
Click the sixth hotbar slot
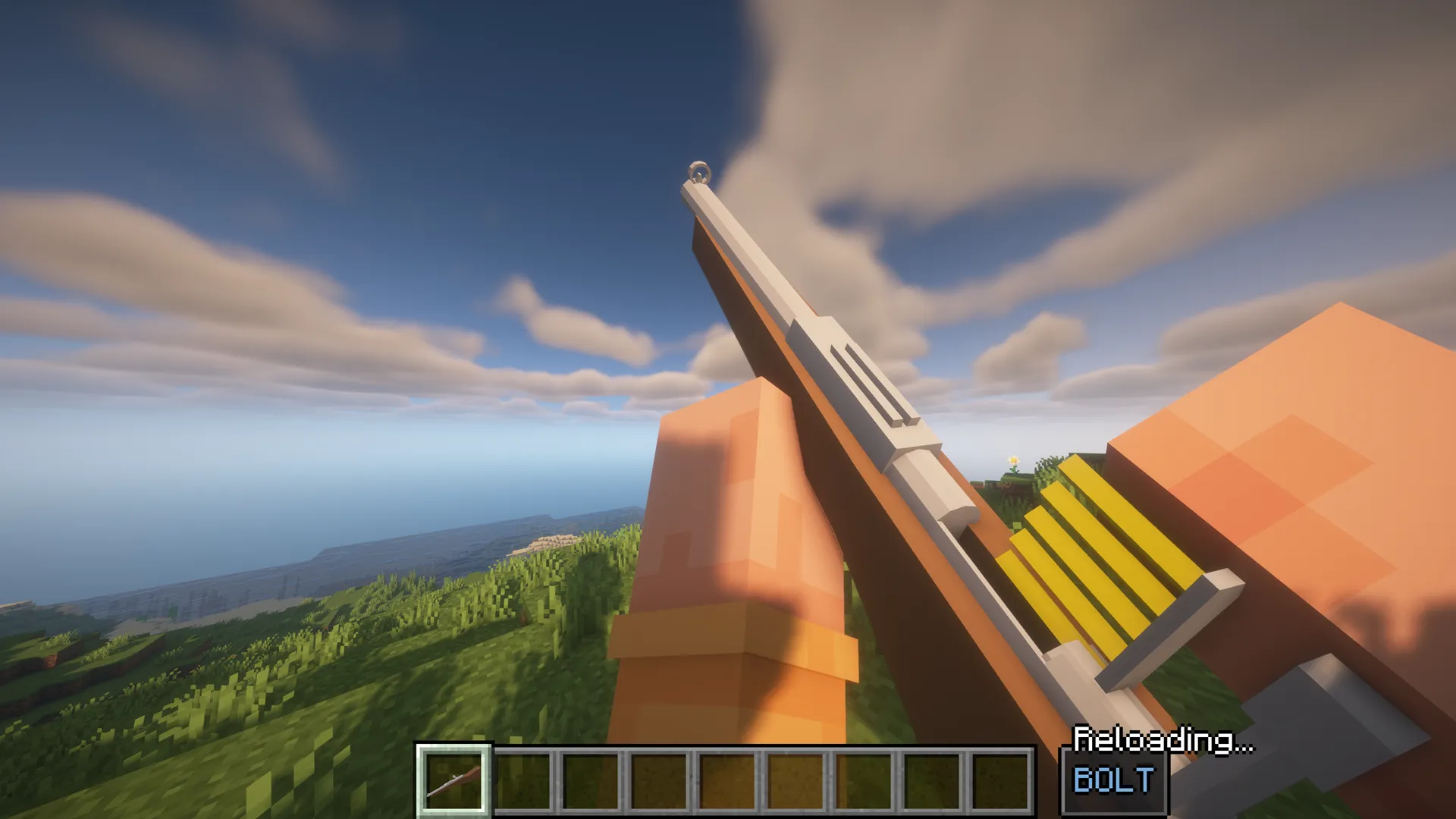tap(795, 781)
